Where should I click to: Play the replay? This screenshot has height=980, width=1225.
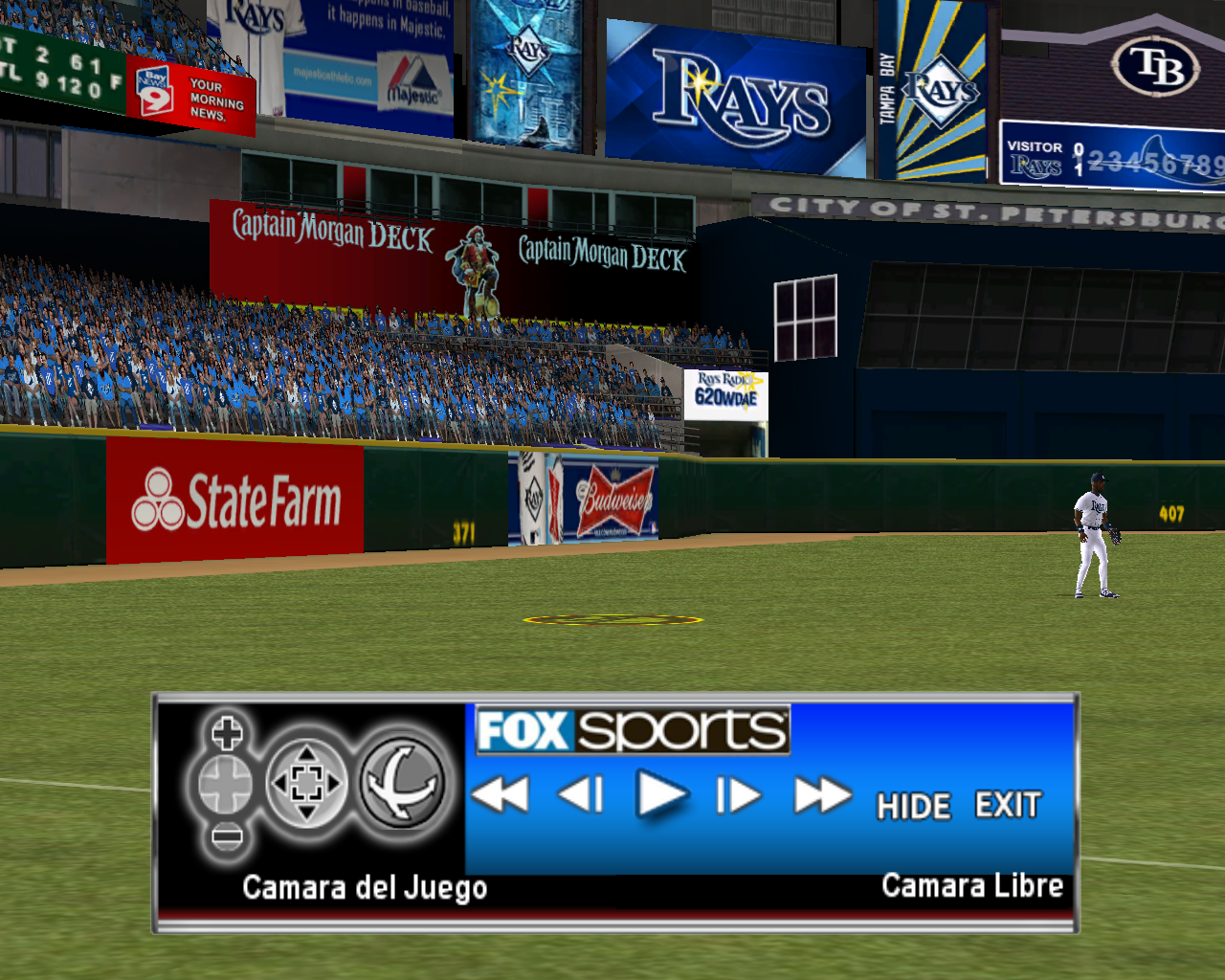coord(661,794)
